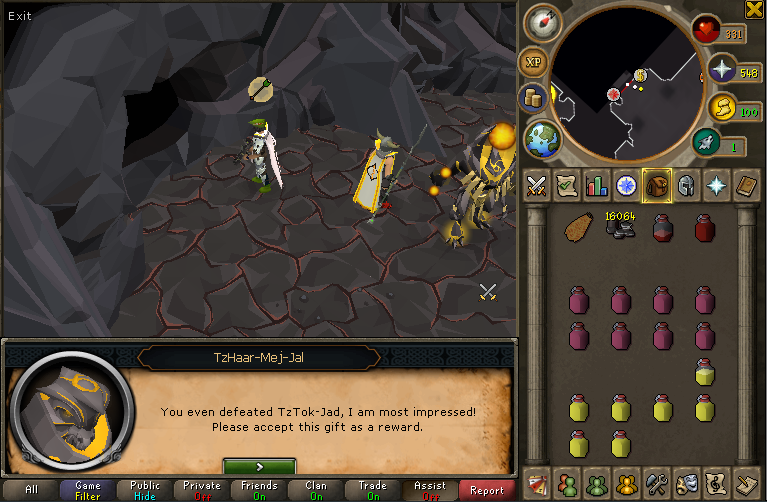Show the Prayer star tab

717,185
